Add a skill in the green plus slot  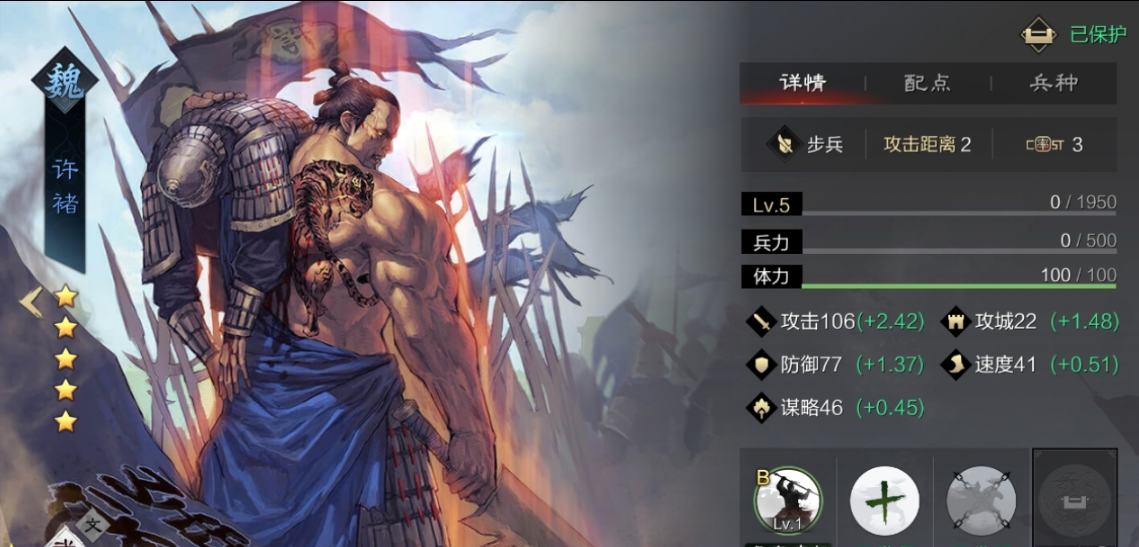pos(884,500)
